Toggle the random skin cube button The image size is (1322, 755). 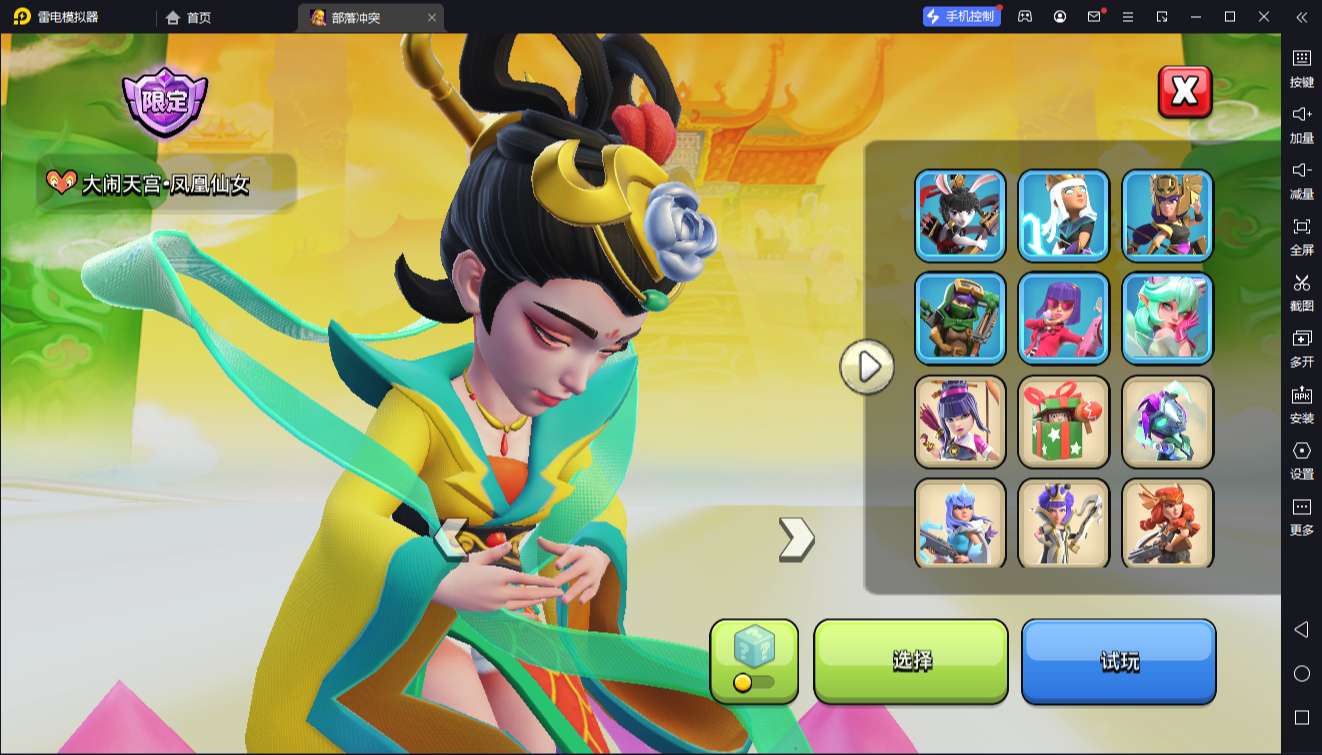pyautogui.click(x=754, y=660)
